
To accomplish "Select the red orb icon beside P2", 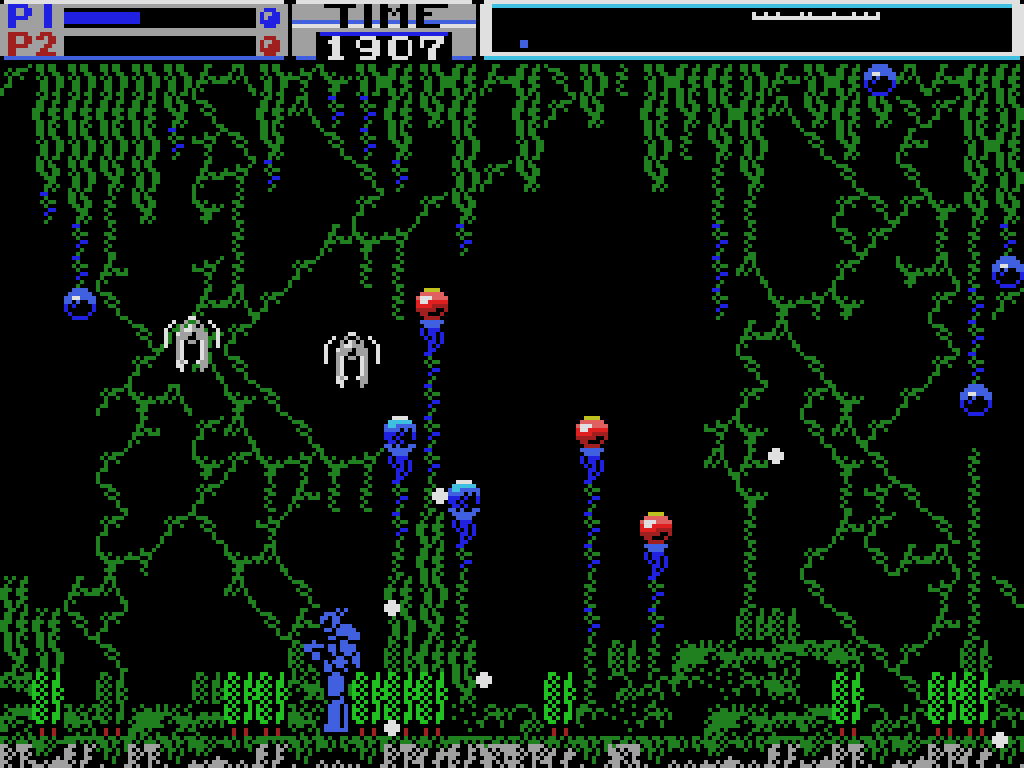I will (269, 45).
